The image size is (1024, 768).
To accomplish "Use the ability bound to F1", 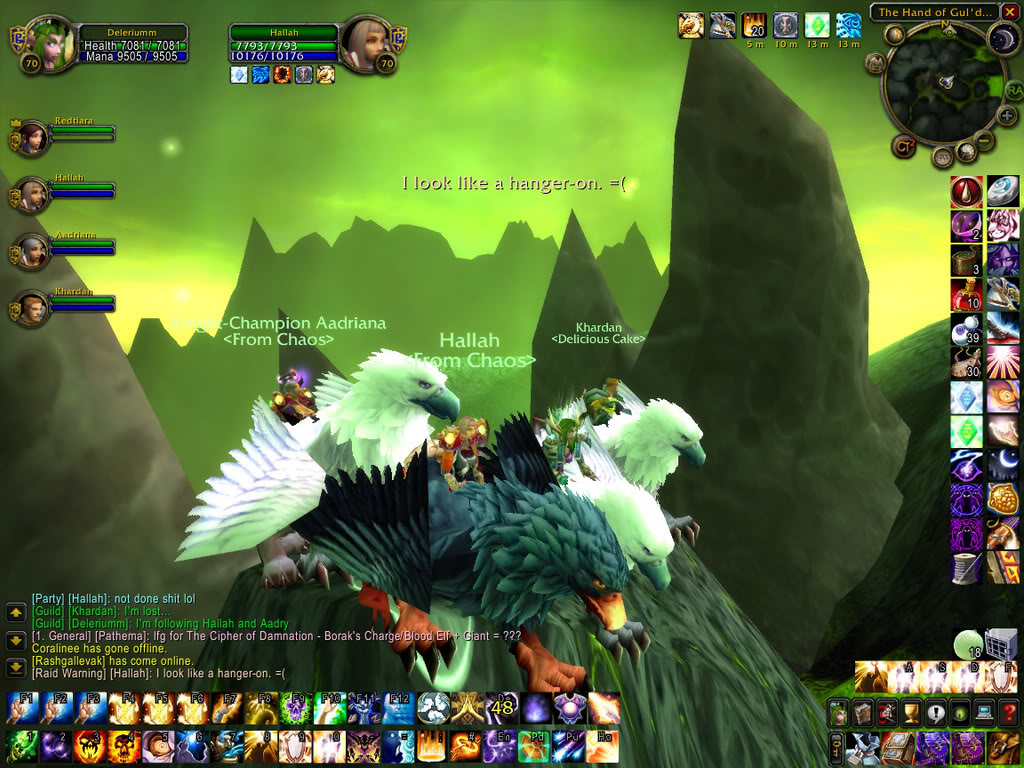I will coord(21,709).
